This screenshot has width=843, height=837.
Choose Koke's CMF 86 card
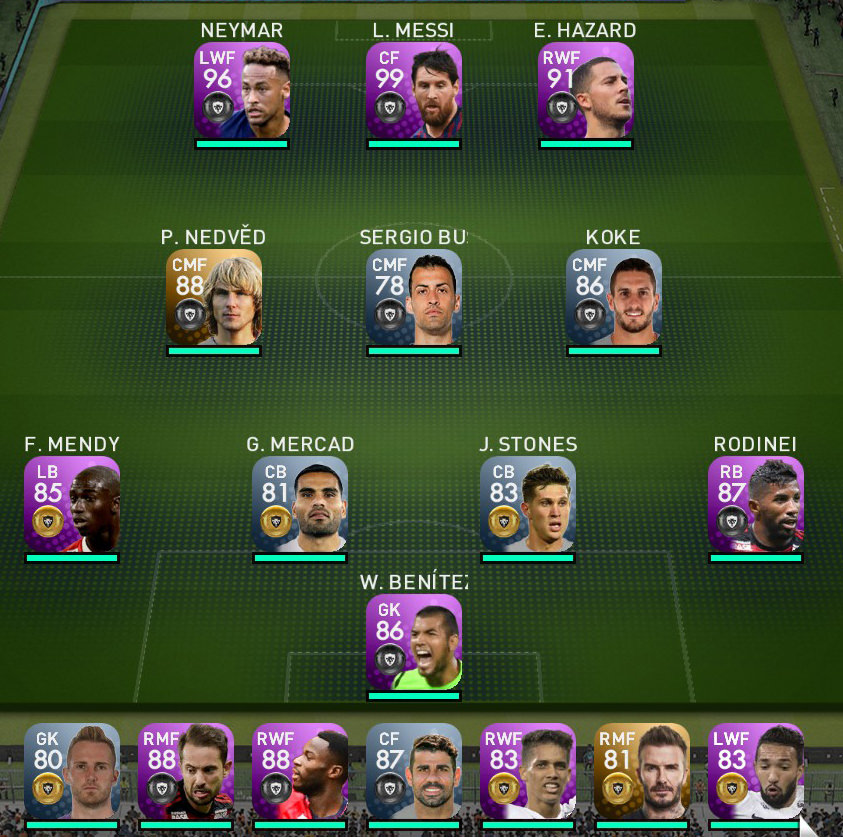(614, 297)
